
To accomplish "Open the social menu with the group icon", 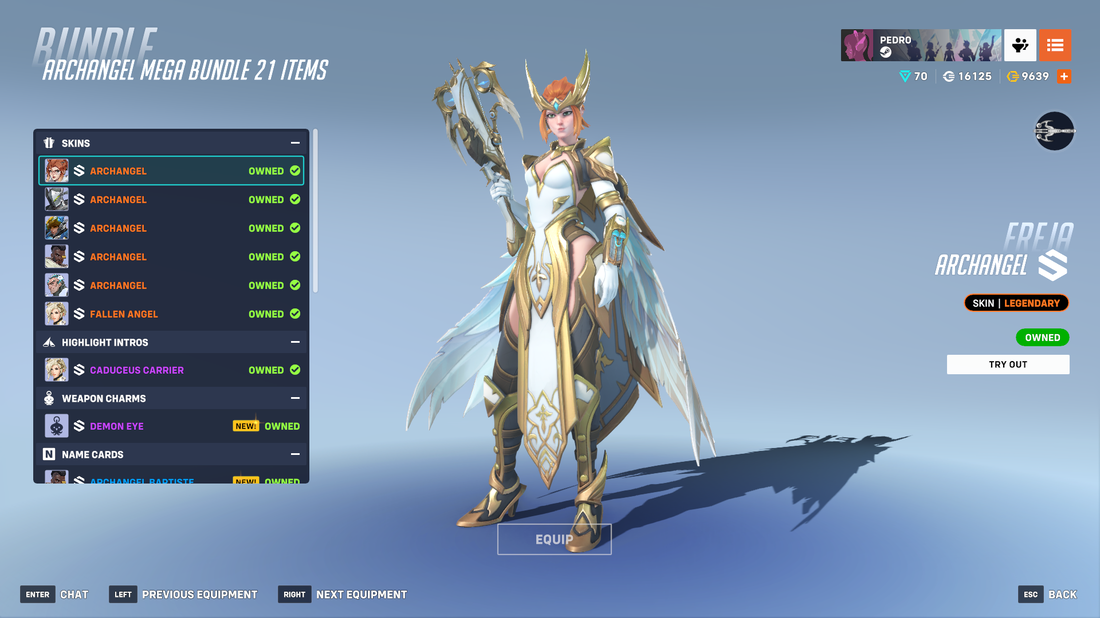I will 1020,45.
